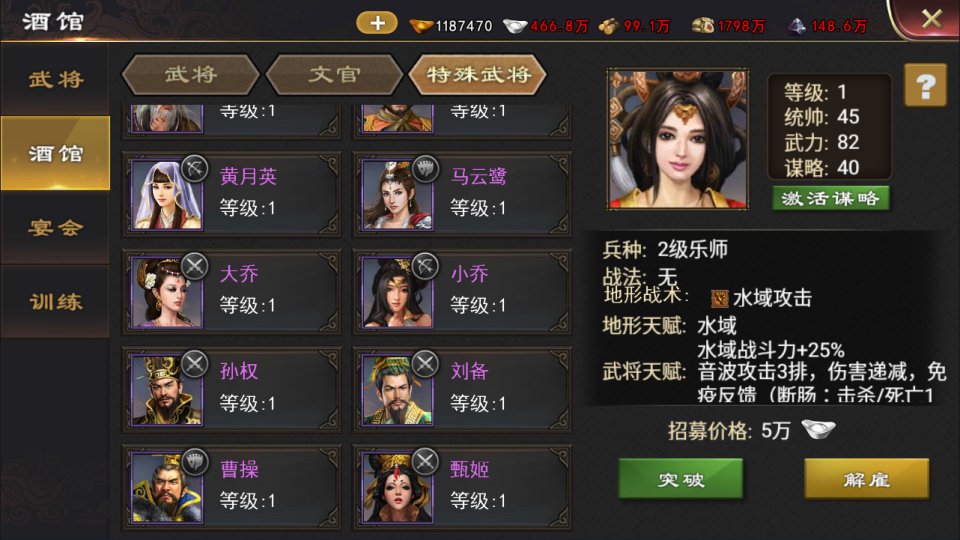This screenshot has height=540, width=960.
Task: Select general 刘备
Action: tap(462, 388)
